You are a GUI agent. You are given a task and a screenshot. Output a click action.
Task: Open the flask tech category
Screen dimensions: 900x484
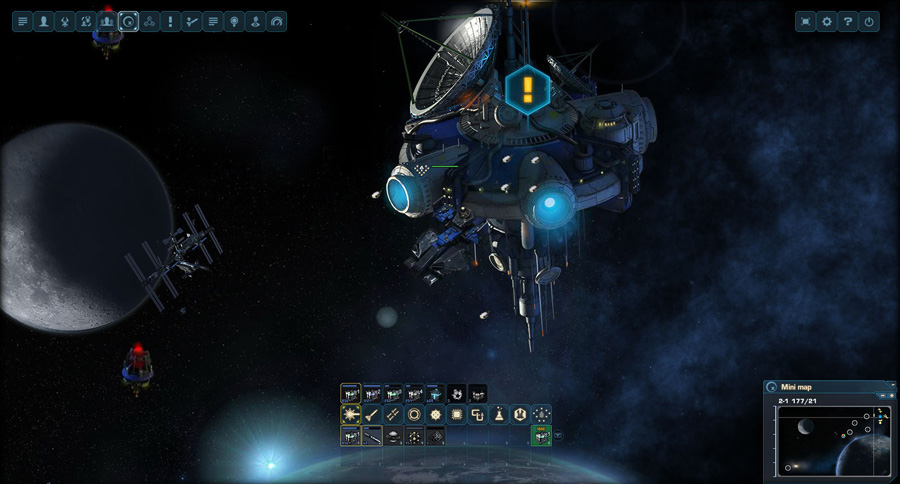coord(498,414)
